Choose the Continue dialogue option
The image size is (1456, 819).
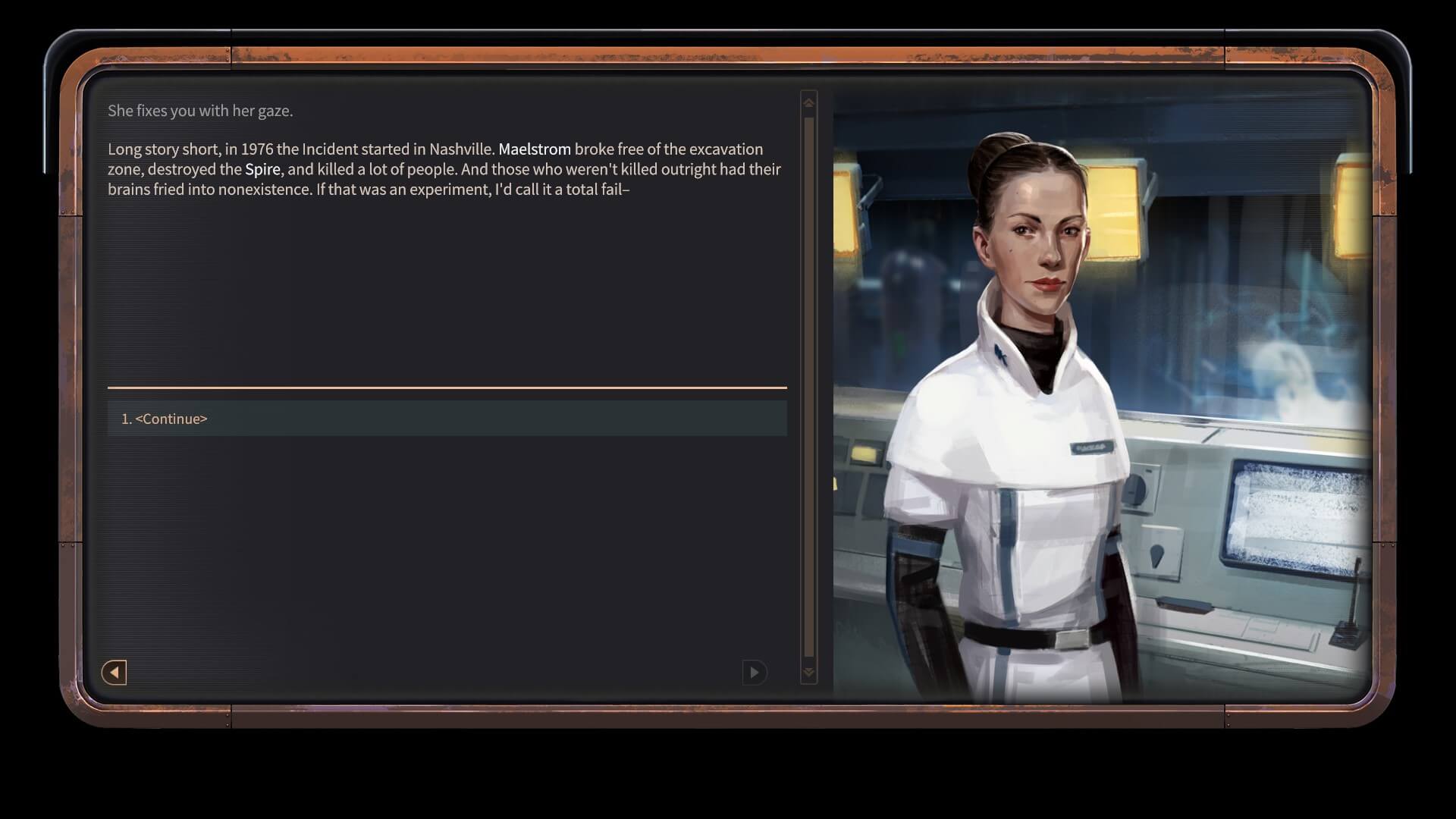(x=446, y=419)
